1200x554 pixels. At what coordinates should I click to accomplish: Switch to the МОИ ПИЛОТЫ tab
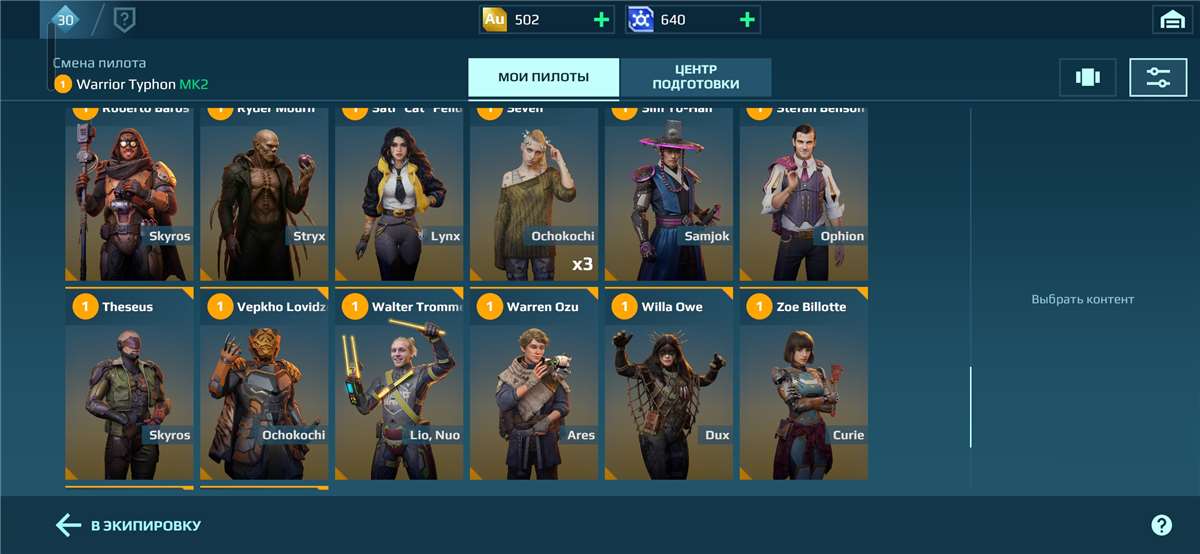543,77
